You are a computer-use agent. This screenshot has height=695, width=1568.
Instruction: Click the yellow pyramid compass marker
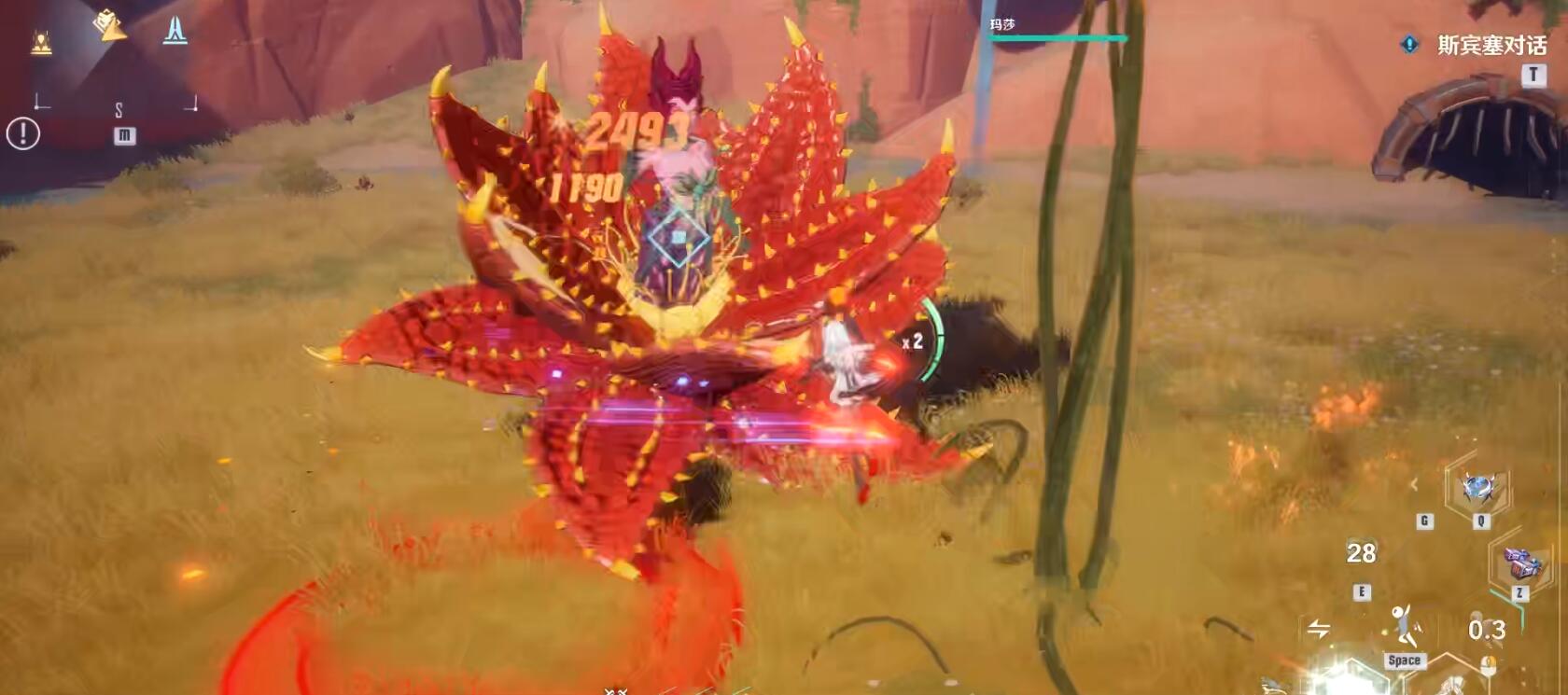click(x=109, y=26)
